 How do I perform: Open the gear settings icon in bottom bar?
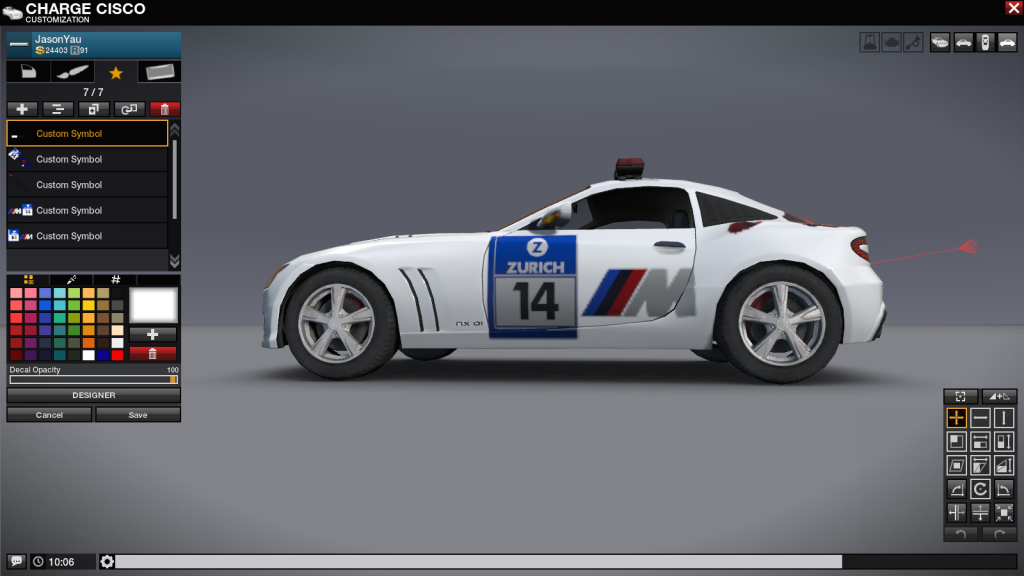107,562
